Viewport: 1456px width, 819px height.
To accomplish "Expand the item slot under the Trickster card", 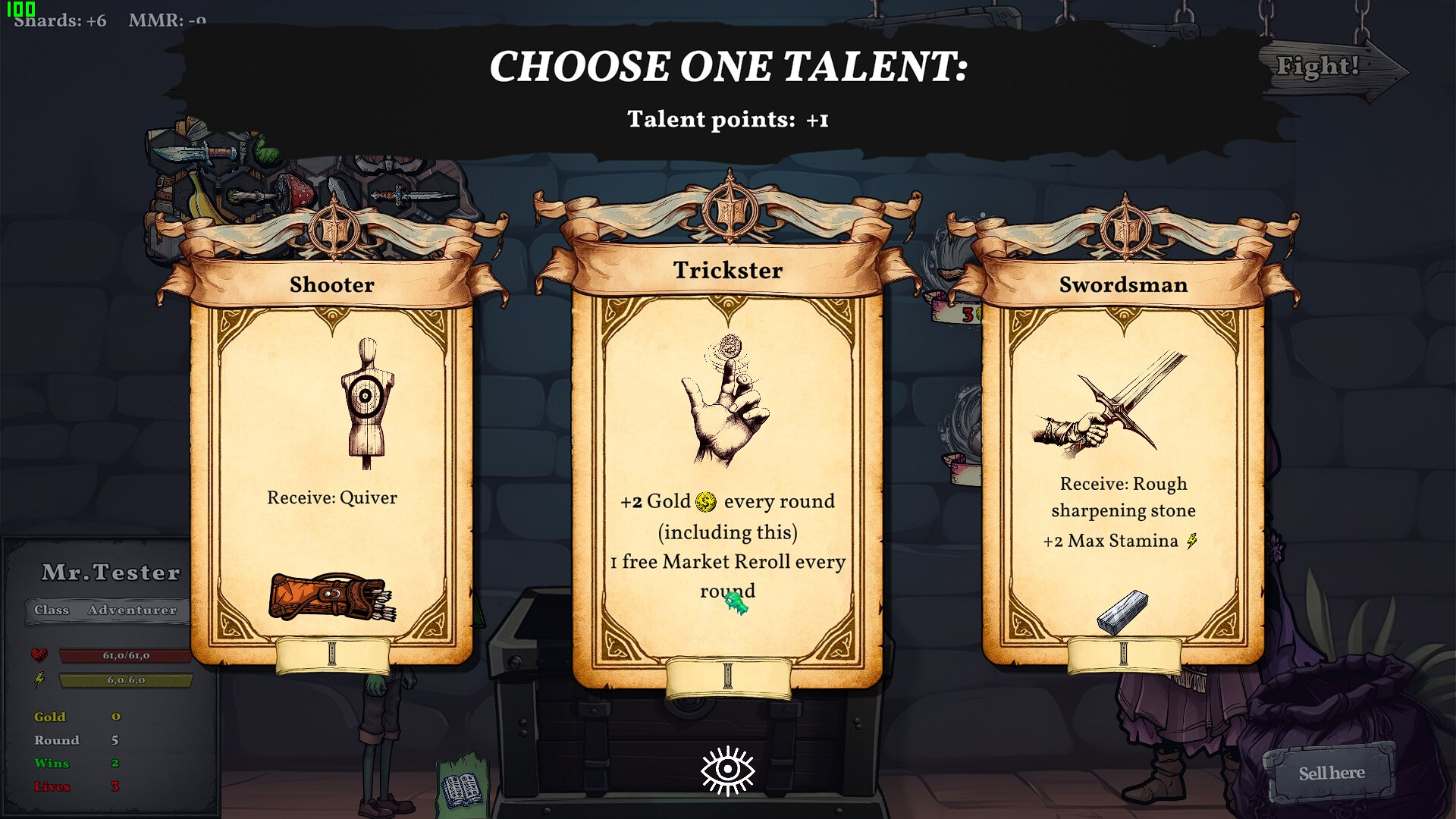I will coord(727,677).
